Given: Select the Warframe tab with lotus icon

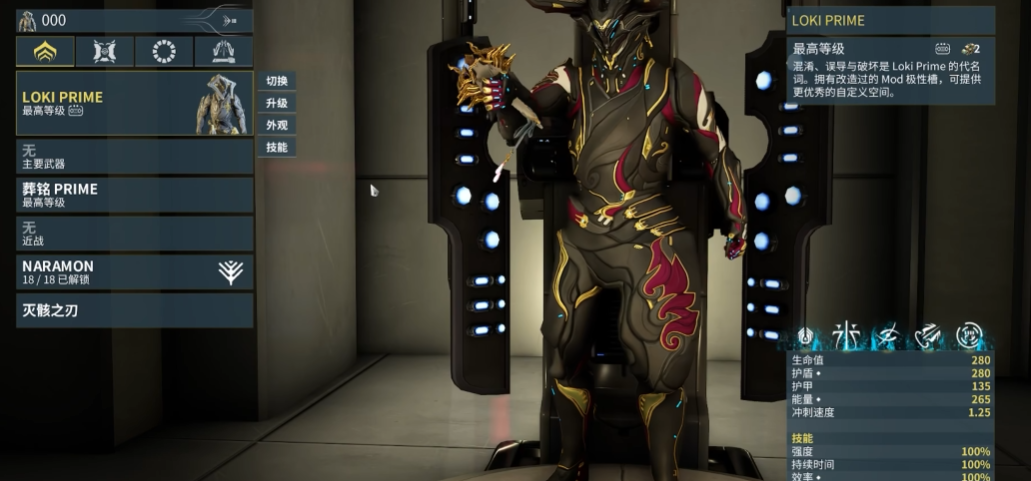Looking at the screenshot, I should 45,52.
